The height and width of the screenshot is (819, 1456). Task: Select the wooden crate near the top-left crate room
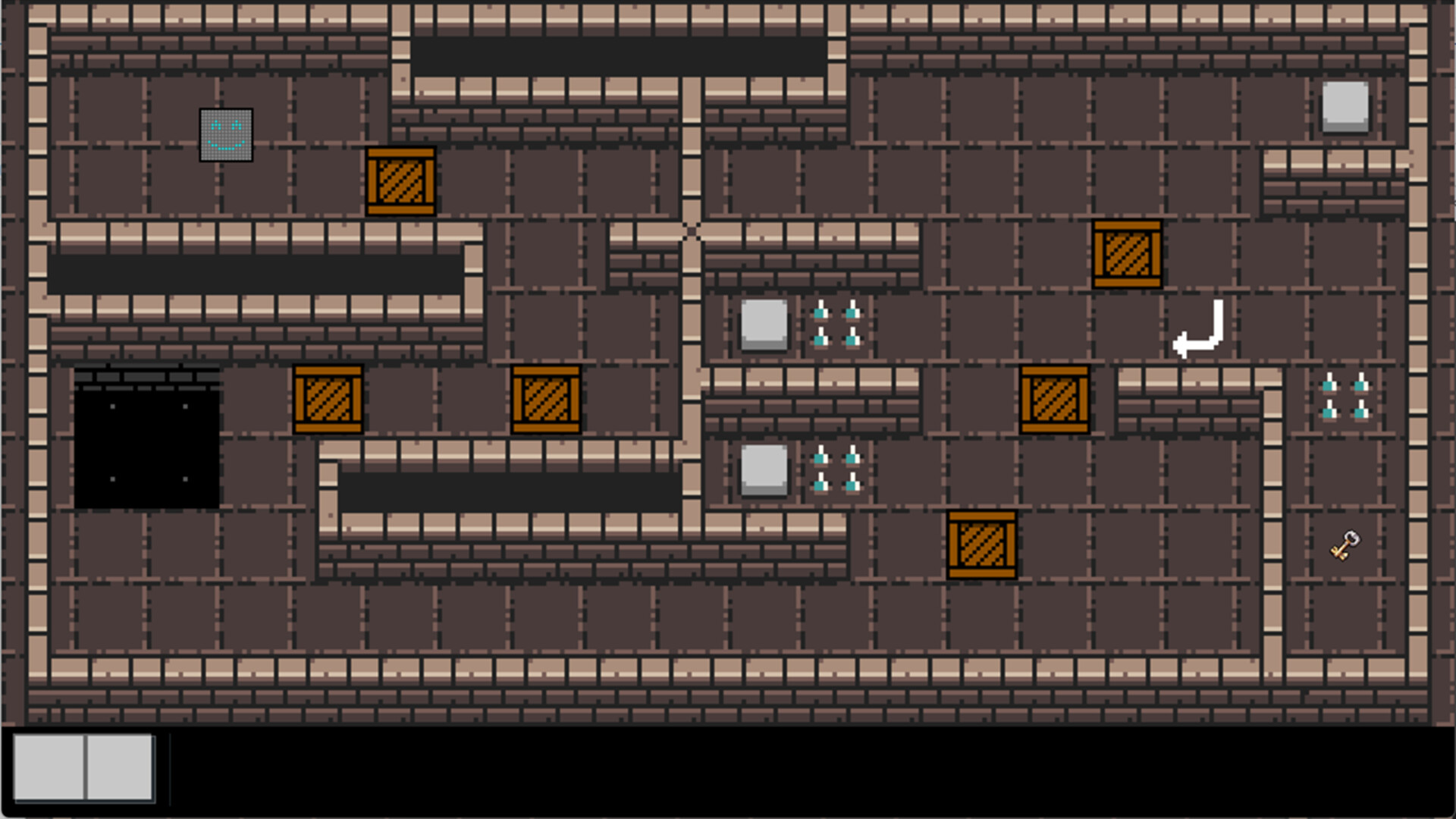coord(400,182)
